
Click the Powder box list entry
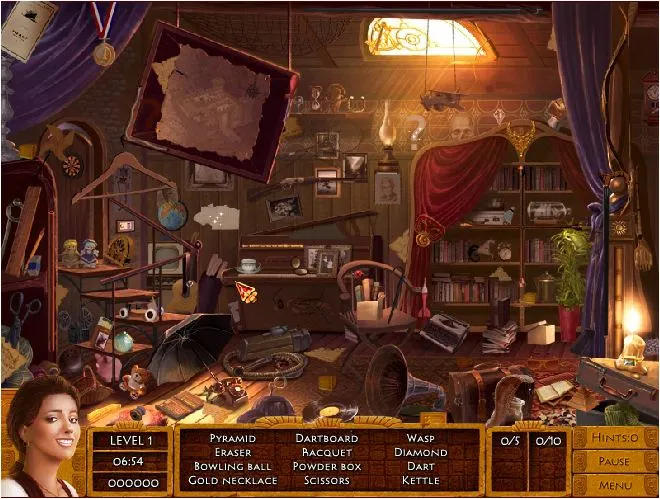click(x=326, y=466)
